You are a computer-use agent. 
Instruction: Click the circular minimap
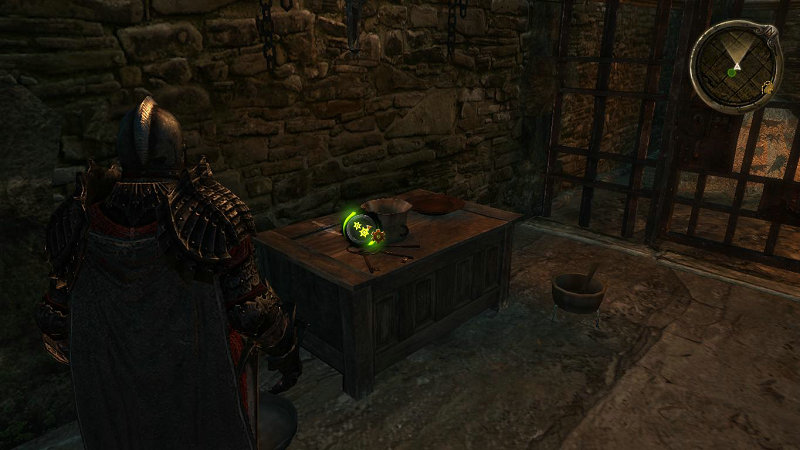[x=735, y=66]
